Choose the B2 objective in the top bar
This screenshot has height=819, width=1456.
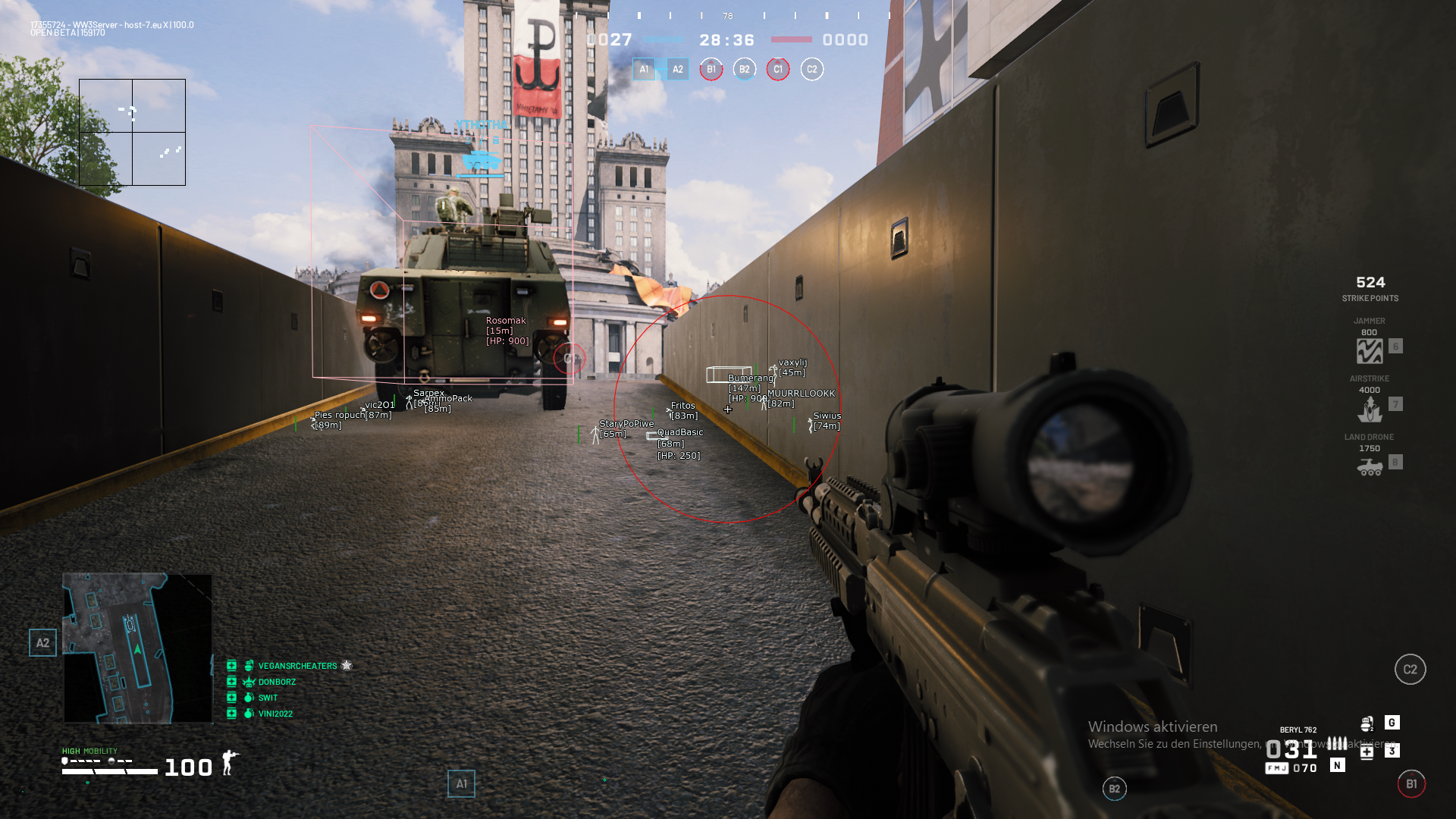(x=745, y=70)
